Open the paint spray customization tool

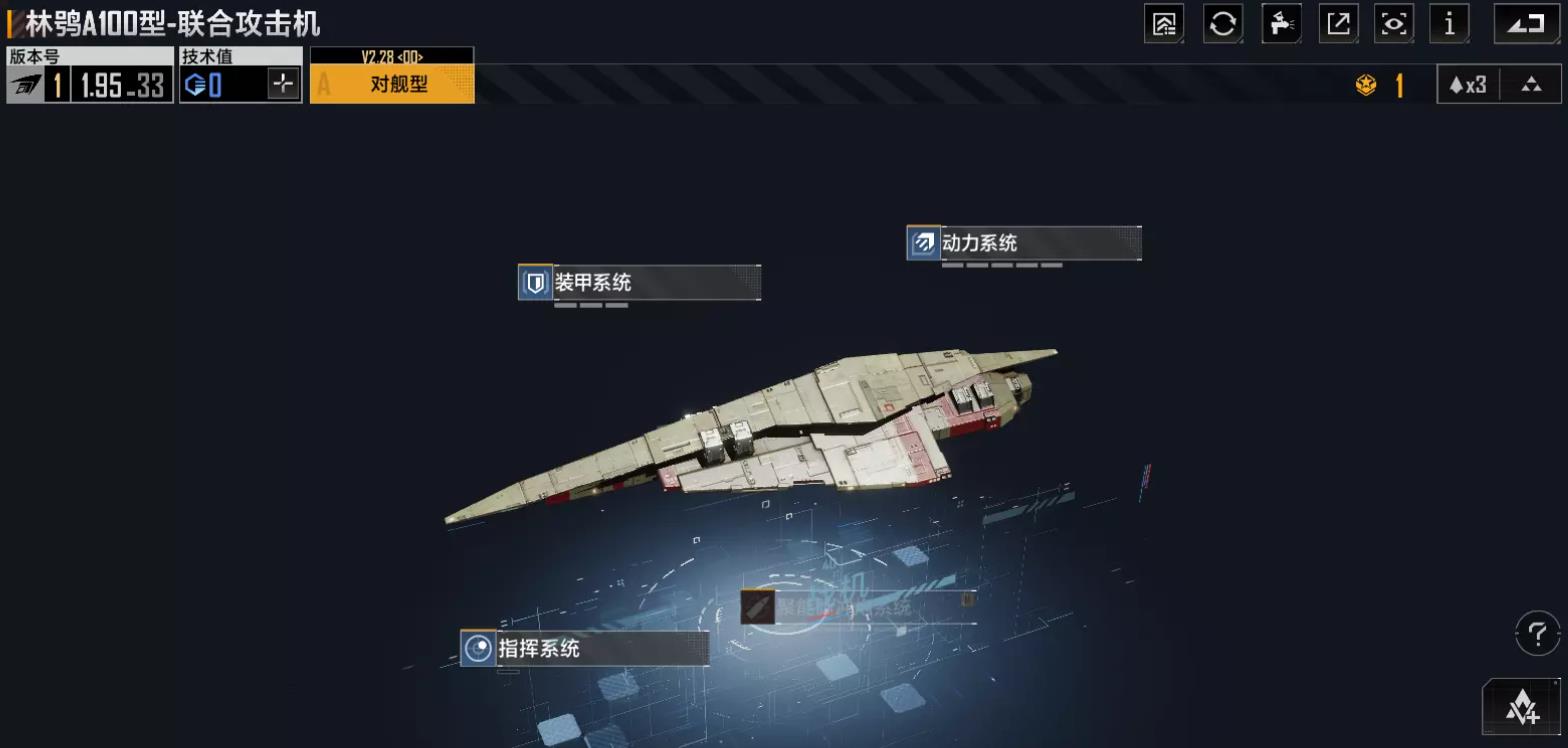click(x=1281, y=24)
